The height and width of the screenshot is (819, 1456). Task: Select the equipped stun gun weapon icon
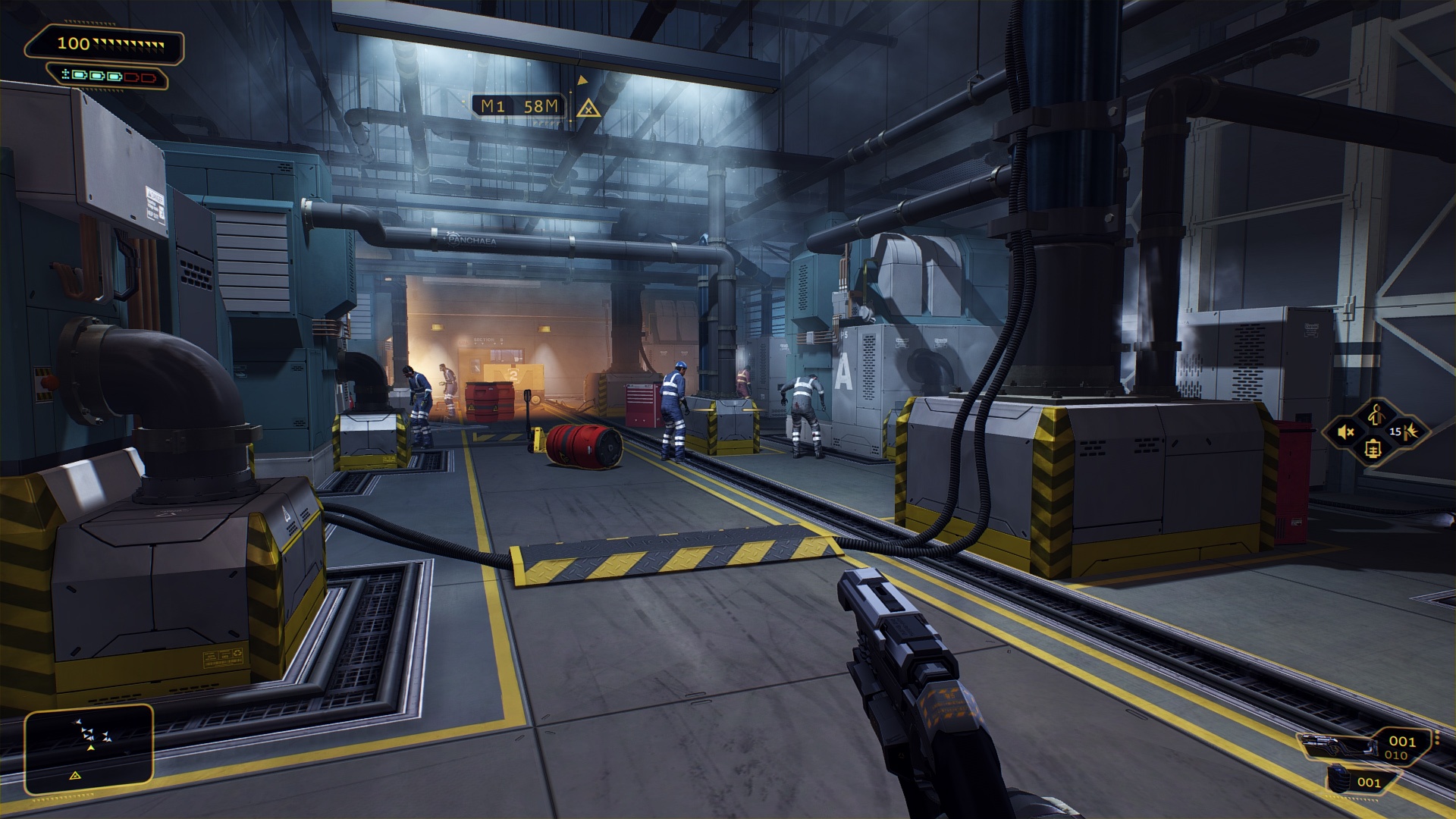point(1338,746)
